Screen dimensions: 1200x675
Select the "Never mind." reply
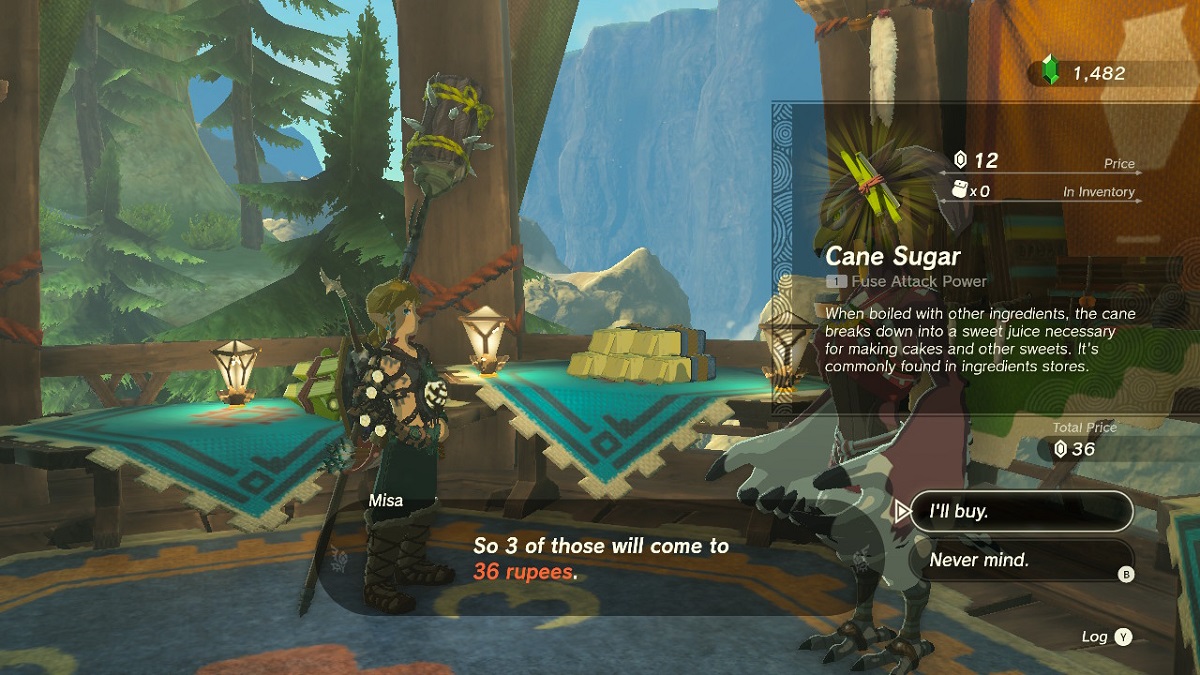click(x=1020, y=560)
